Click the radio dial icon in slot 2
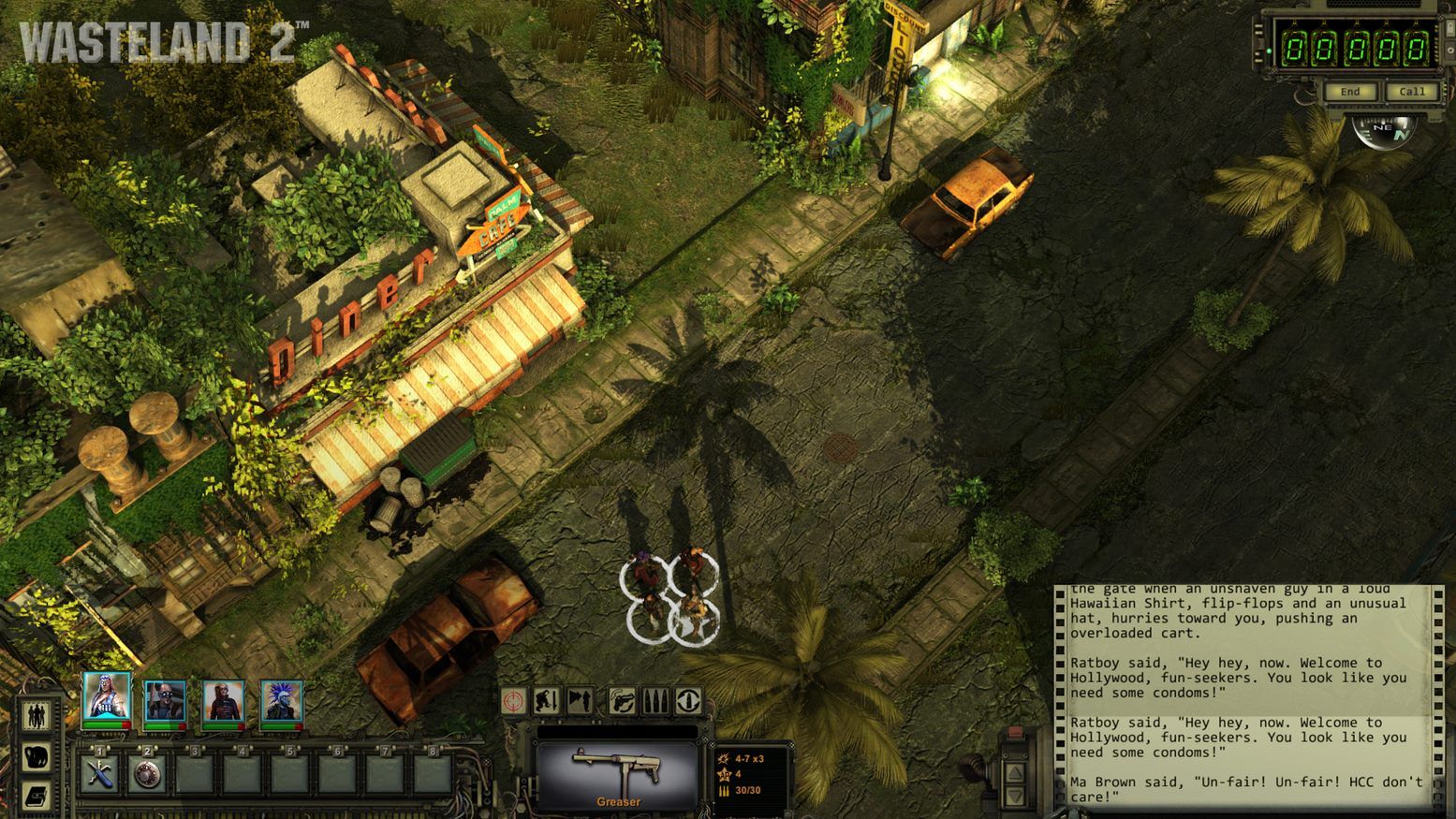This screenshot has width=1456, height=819. 146,774
